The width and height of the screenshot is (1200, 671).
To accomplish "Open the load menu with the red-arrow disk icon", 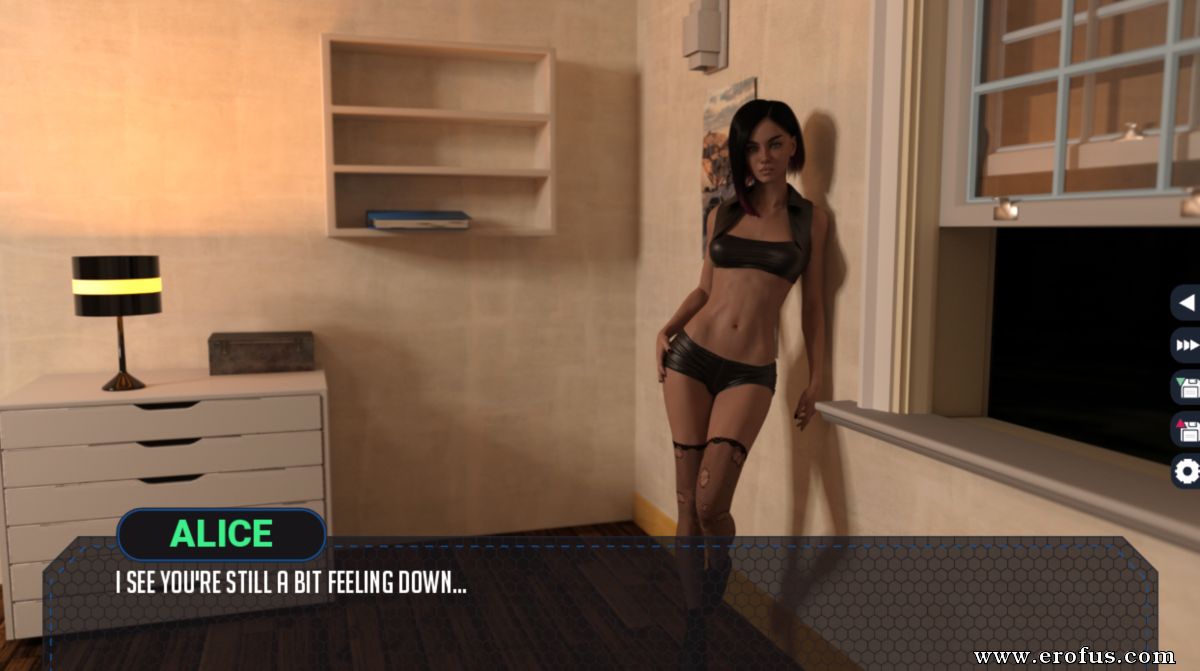I will pyautogui.click(x=1187, y=429).
